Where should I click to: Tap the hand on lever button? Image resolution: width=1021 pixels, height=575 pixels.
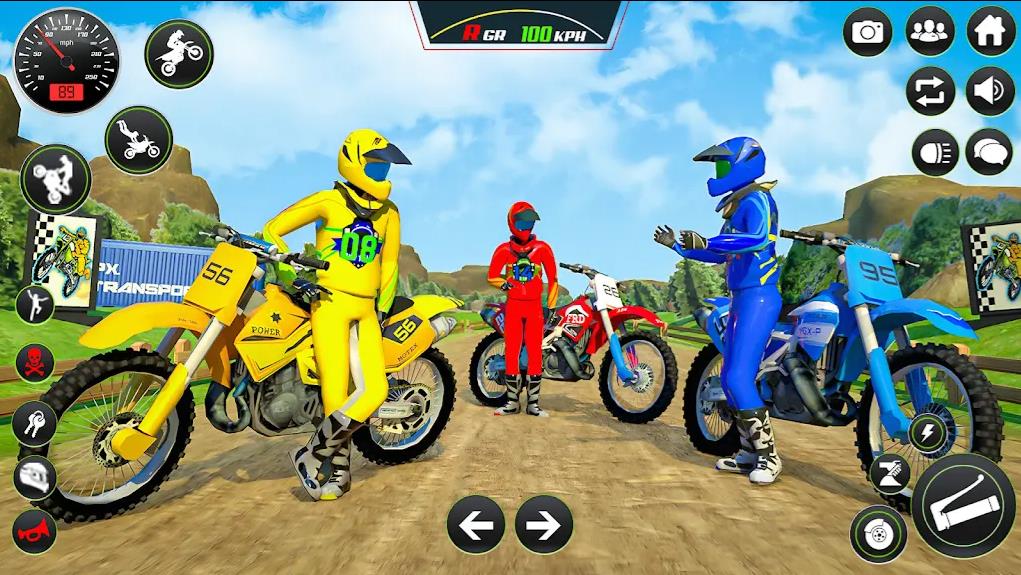[x=888, y=473]
